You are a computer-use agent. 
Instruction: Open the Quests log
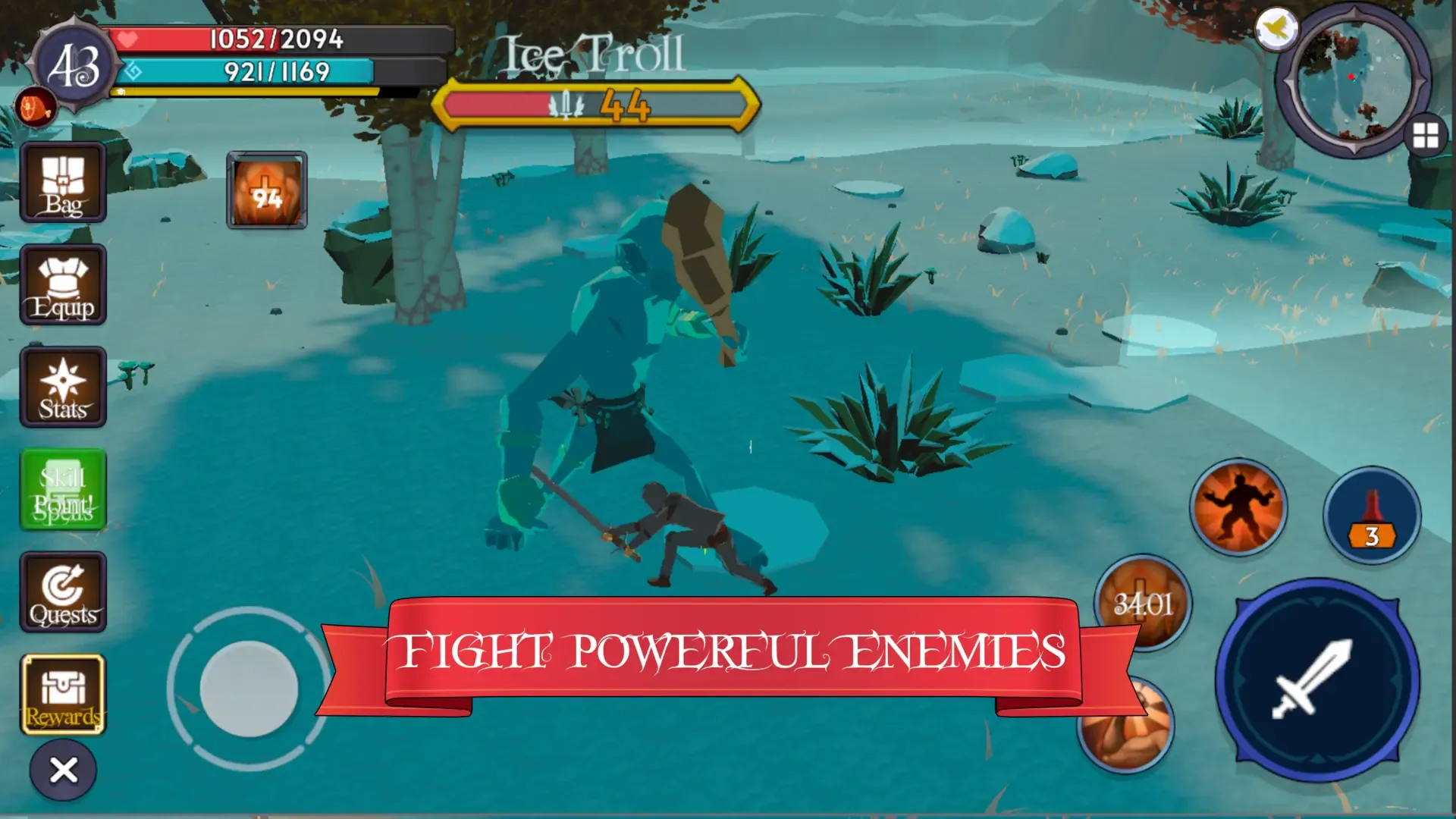pos(64,591)
